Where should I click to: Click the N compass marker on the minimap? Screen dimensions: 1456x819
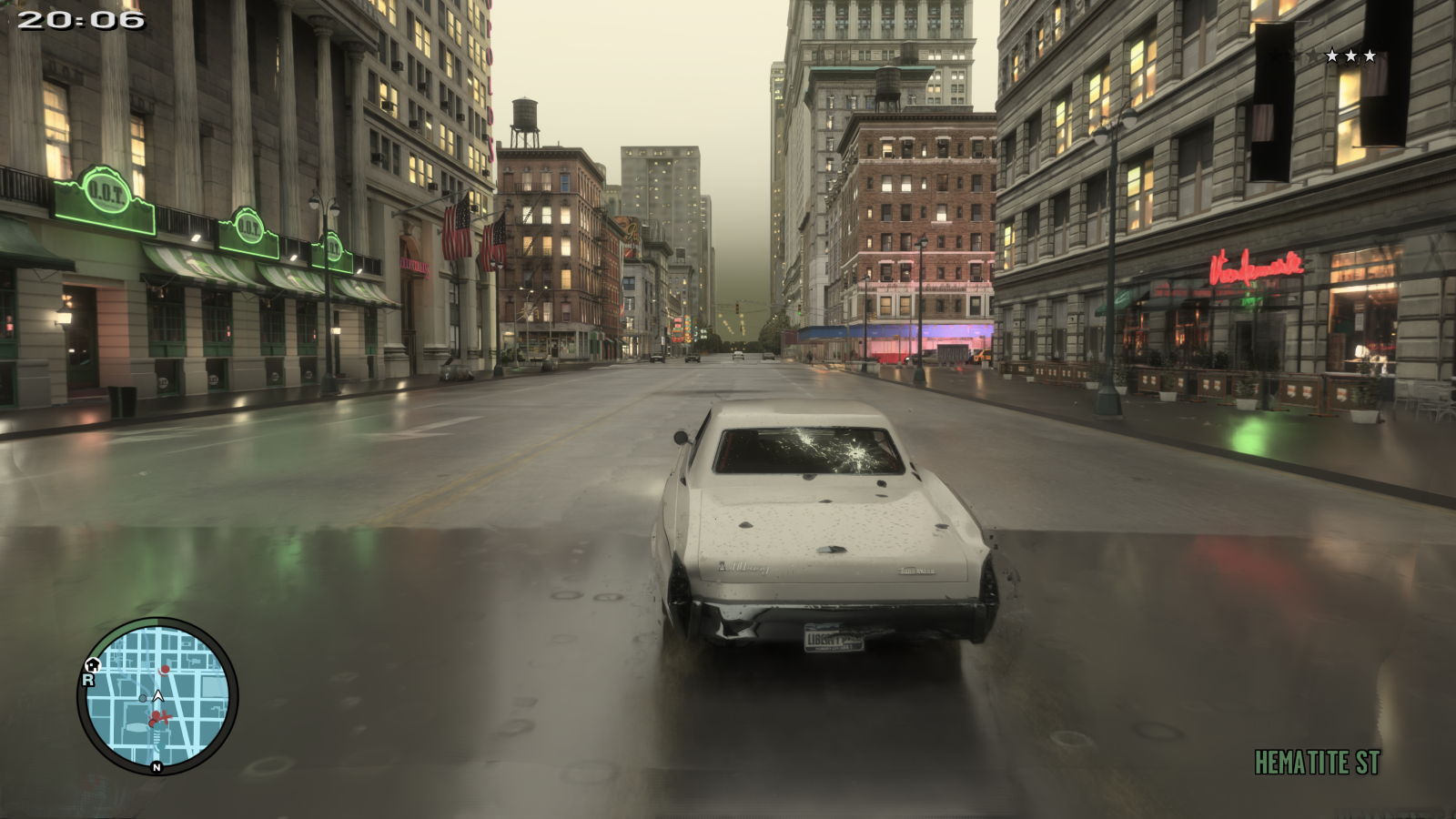[157, 767]
